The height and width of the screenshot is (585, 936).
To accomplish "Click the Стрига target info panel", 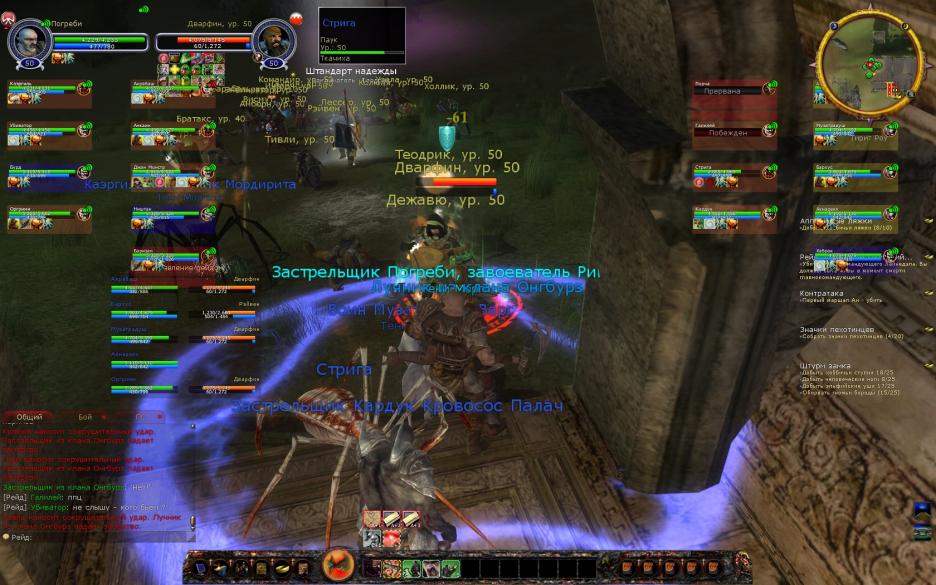I will 361,36.
